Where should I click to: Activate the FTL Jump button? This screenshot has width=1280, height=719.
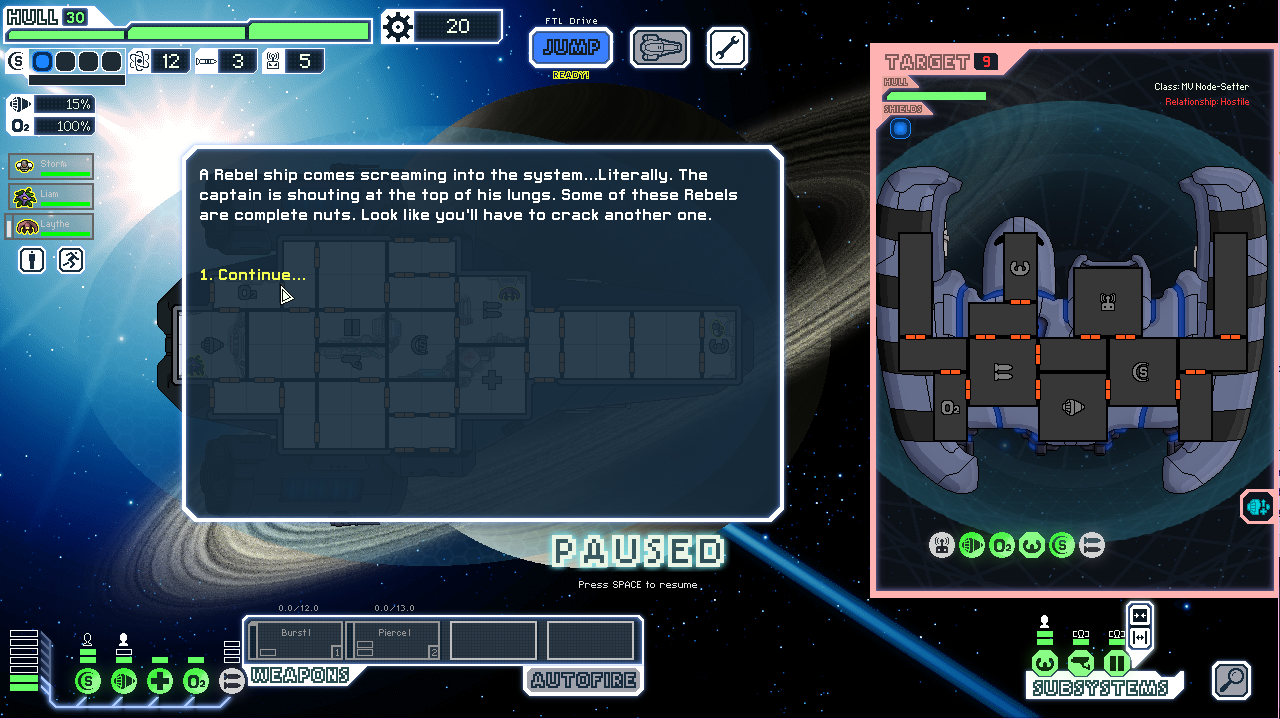point(571,47)
